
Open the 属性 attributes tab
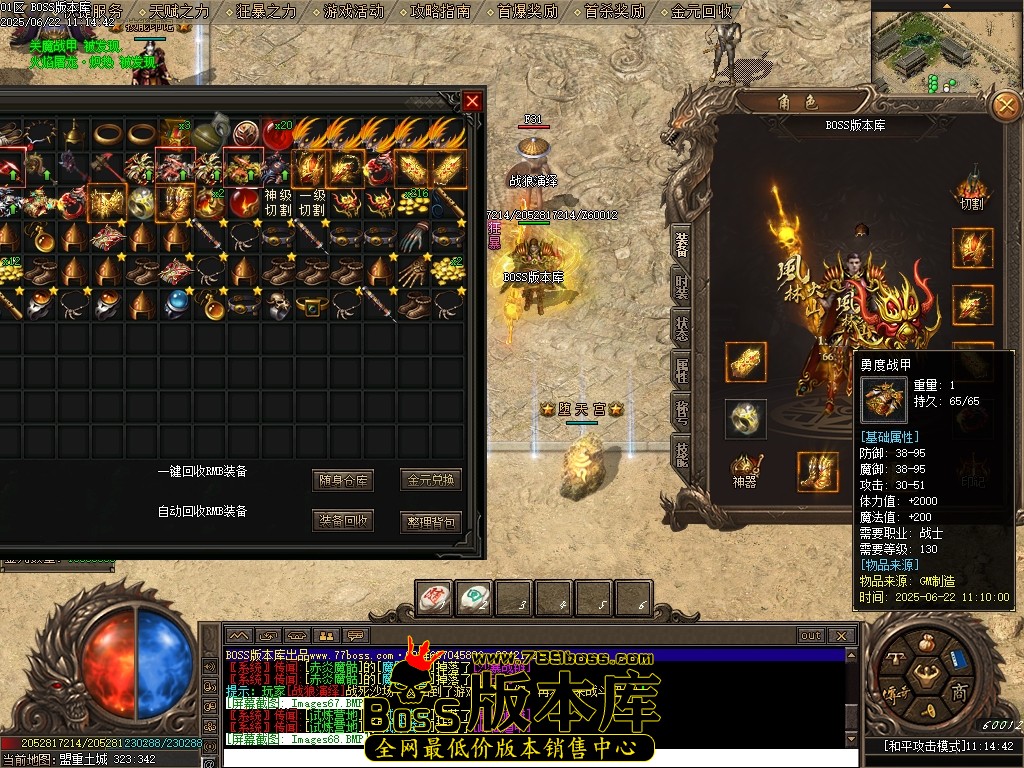coord(682,370)
